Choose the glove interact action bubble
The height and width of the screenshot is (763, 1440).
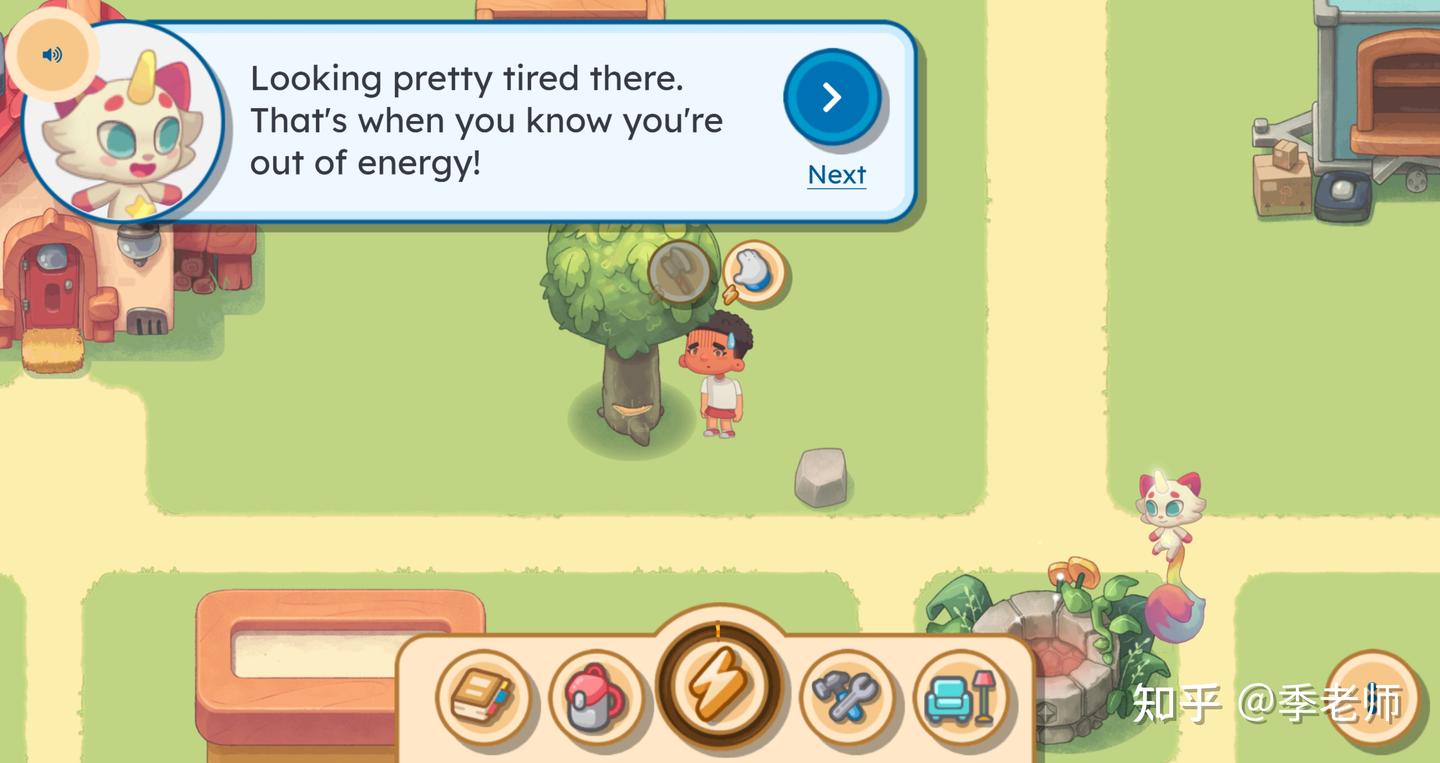754,272
